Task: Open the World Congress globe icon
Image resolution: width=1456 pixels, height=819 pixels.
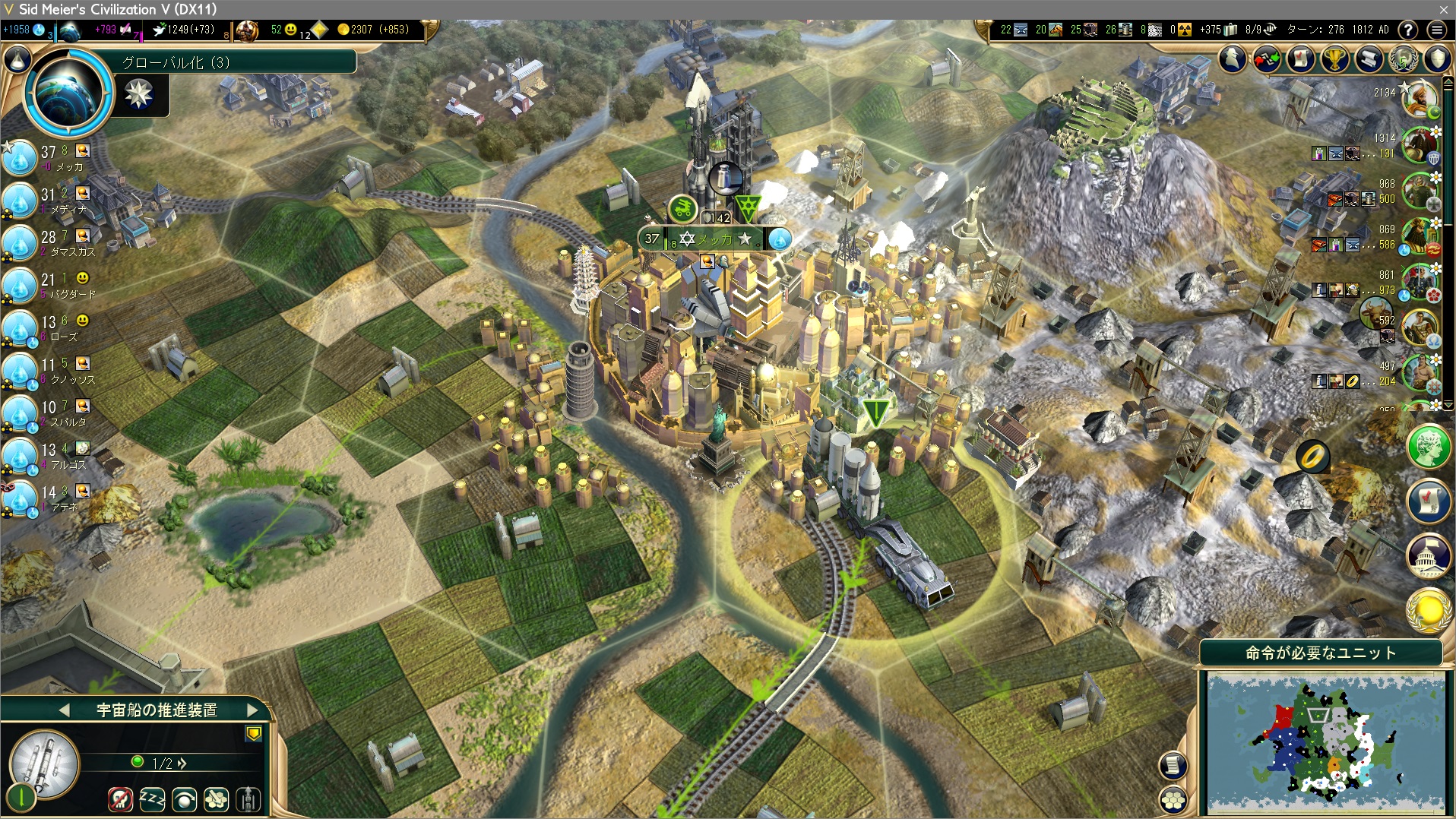Action: click(x=1403, y=58)
